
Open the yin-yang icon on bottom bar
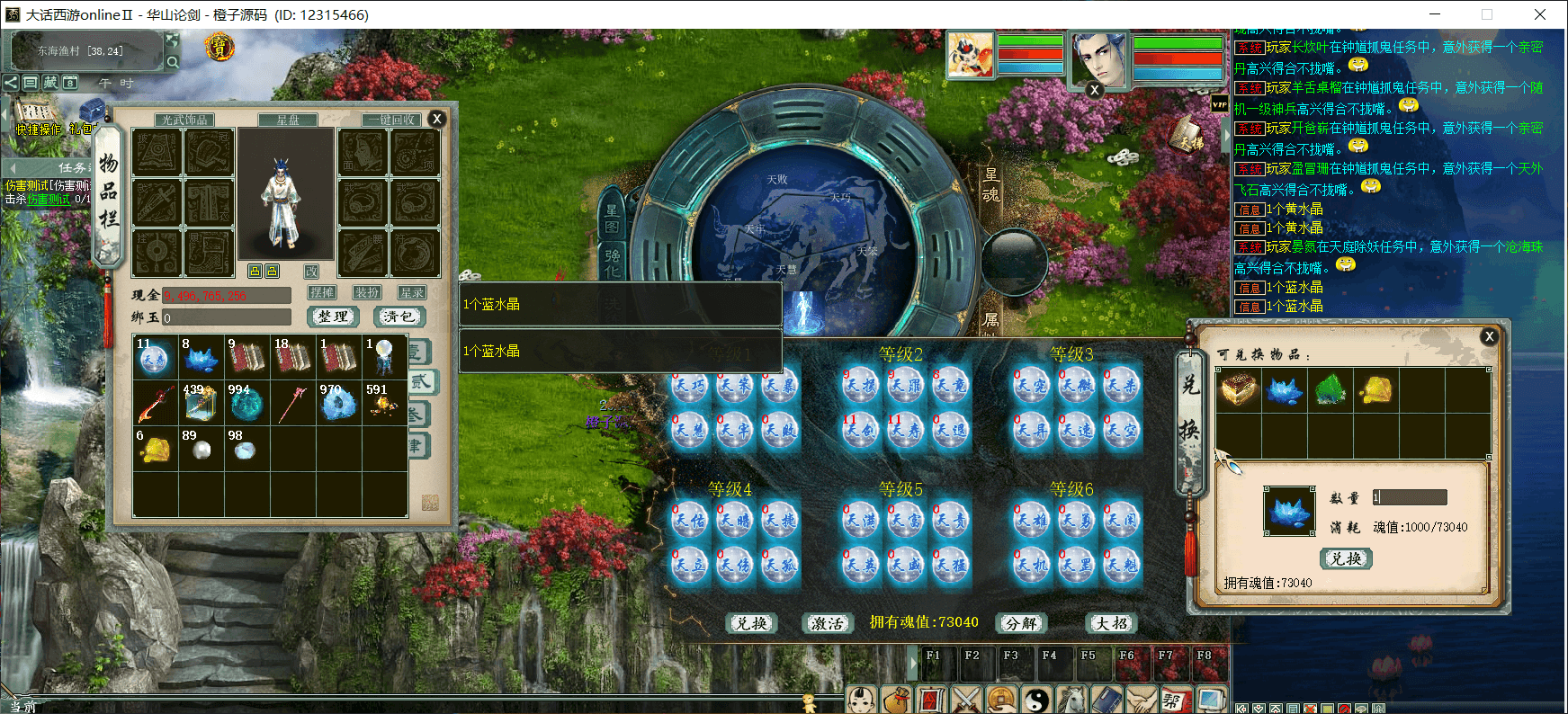(1037, 700)
